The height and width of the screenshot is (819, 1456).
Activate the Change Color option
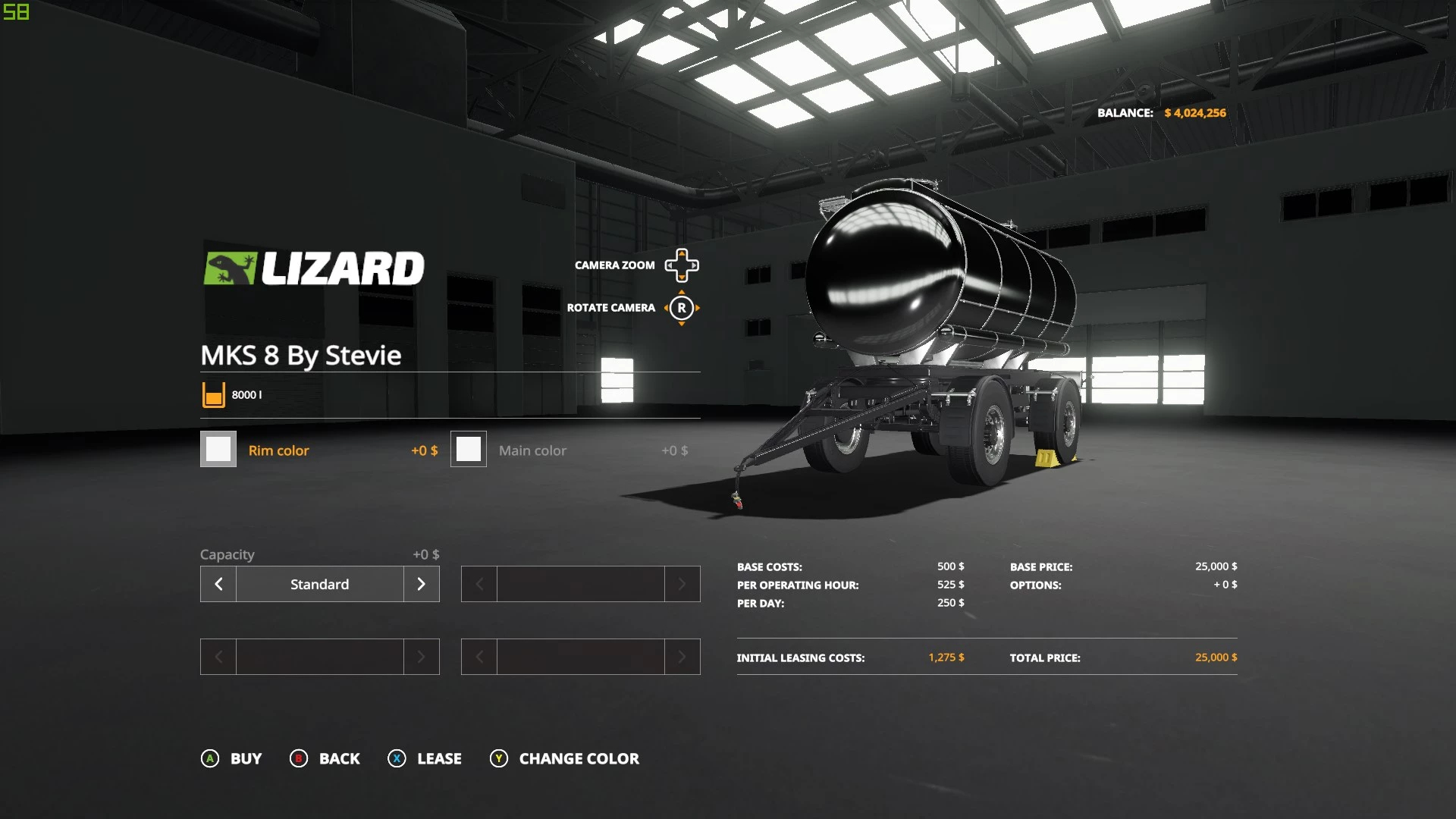(565, 758)
